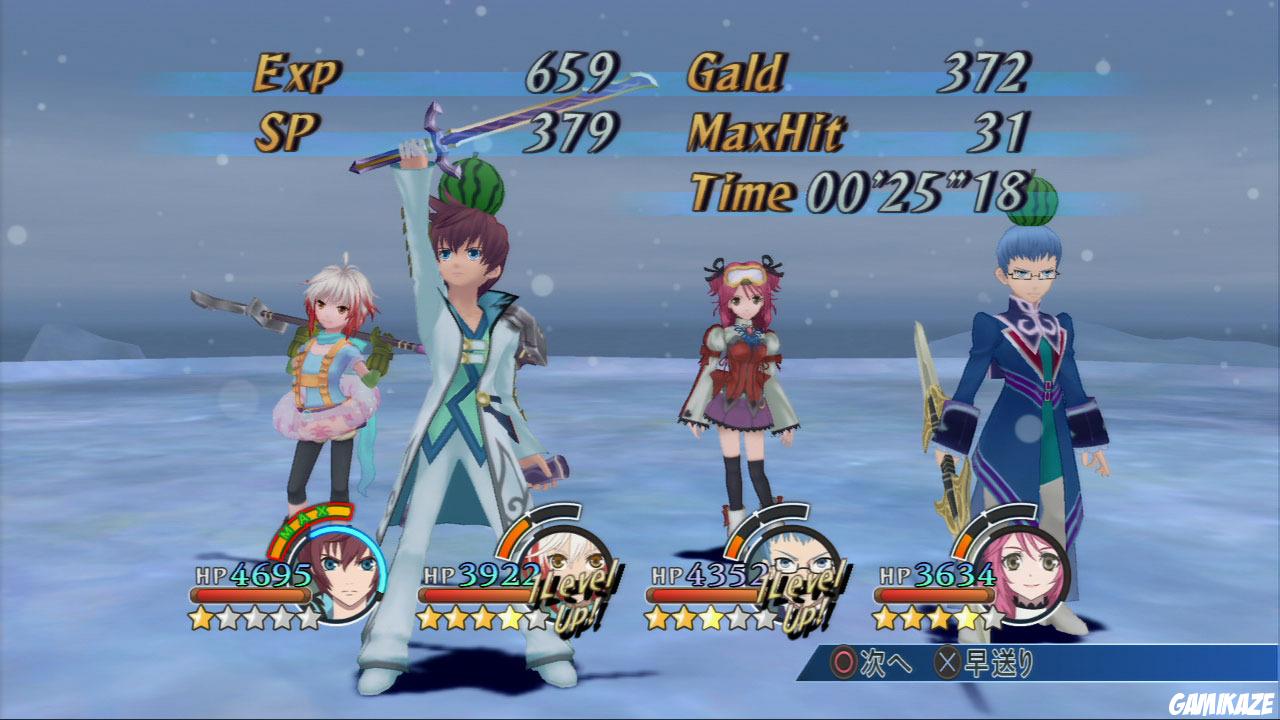Select the first character's portrait icon
Screen dimensions: 1280x720
345,567
